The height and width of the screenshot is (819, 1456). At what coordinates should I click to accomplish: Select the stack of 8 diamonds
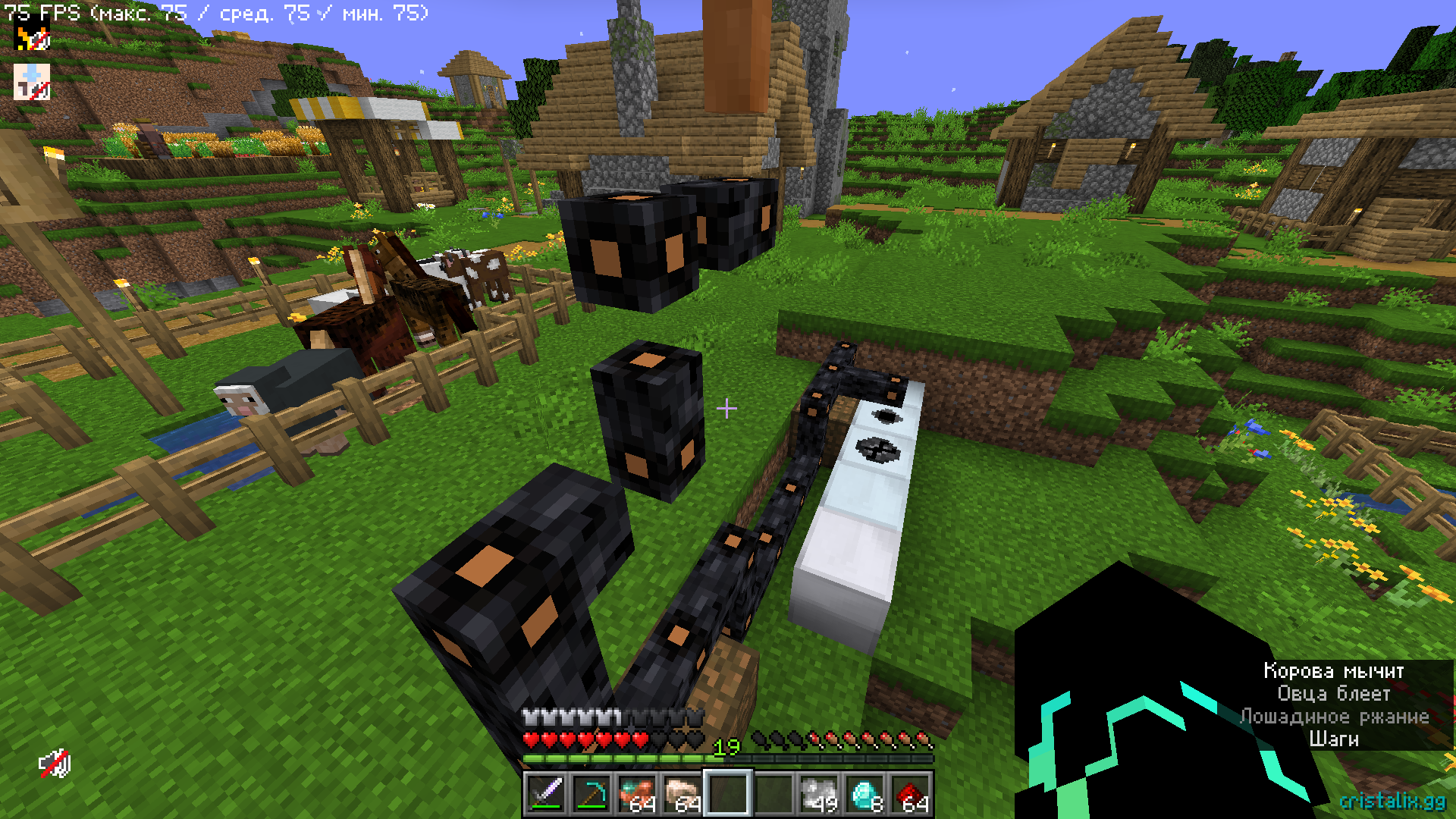[x=866, y=792]
